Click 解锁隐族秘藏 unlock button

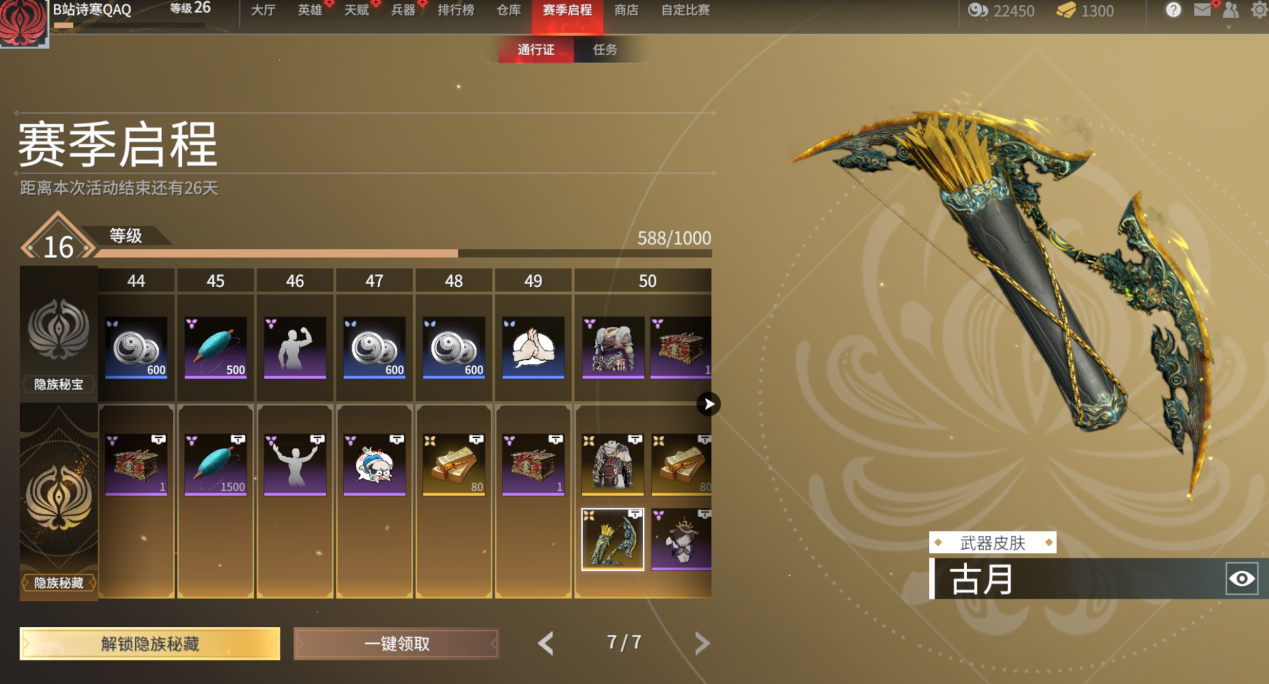(x=150, y=644)
